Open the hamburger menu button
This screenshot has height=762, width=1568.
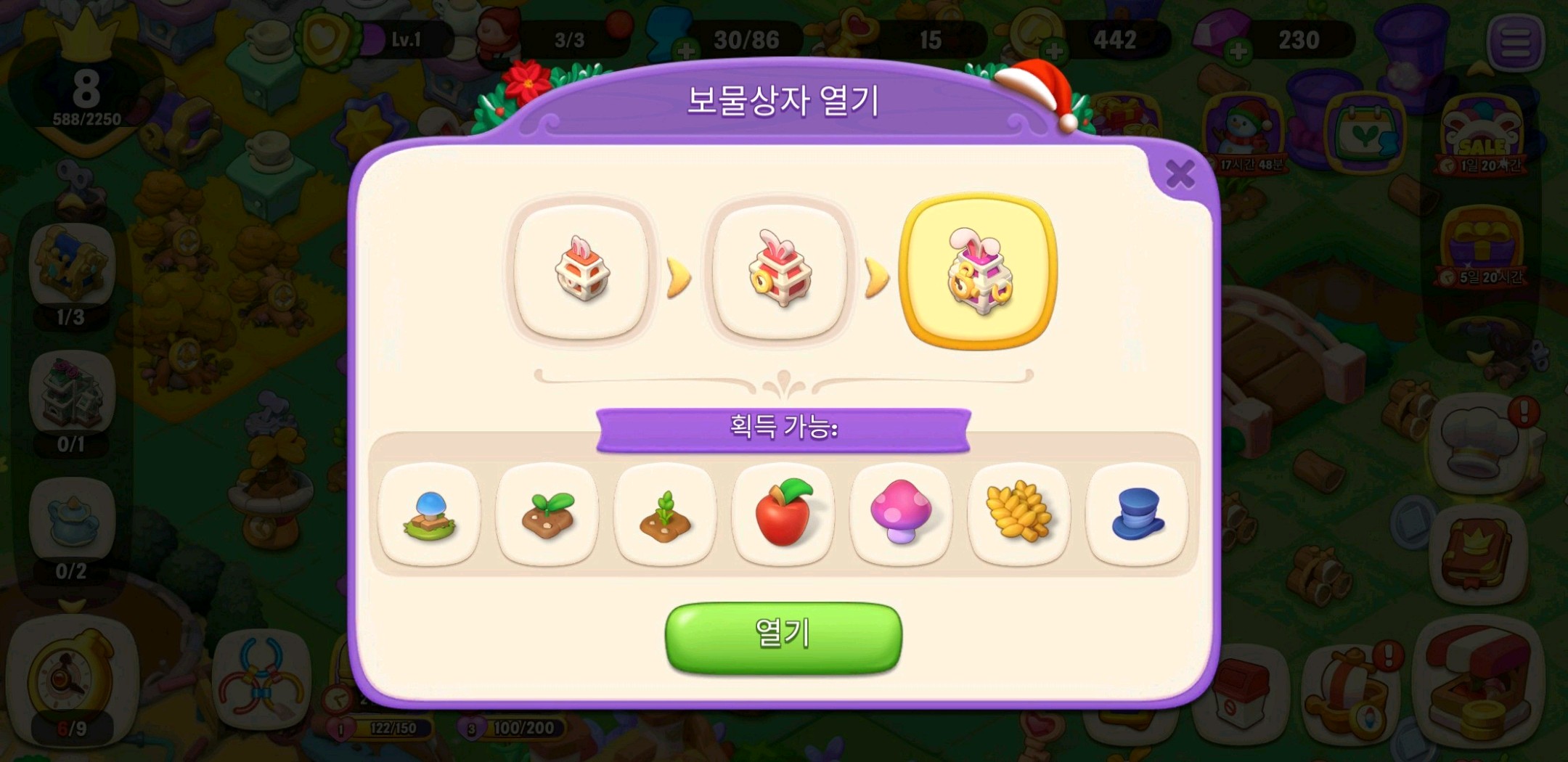pyautogui.click(x=1515, y=42)
